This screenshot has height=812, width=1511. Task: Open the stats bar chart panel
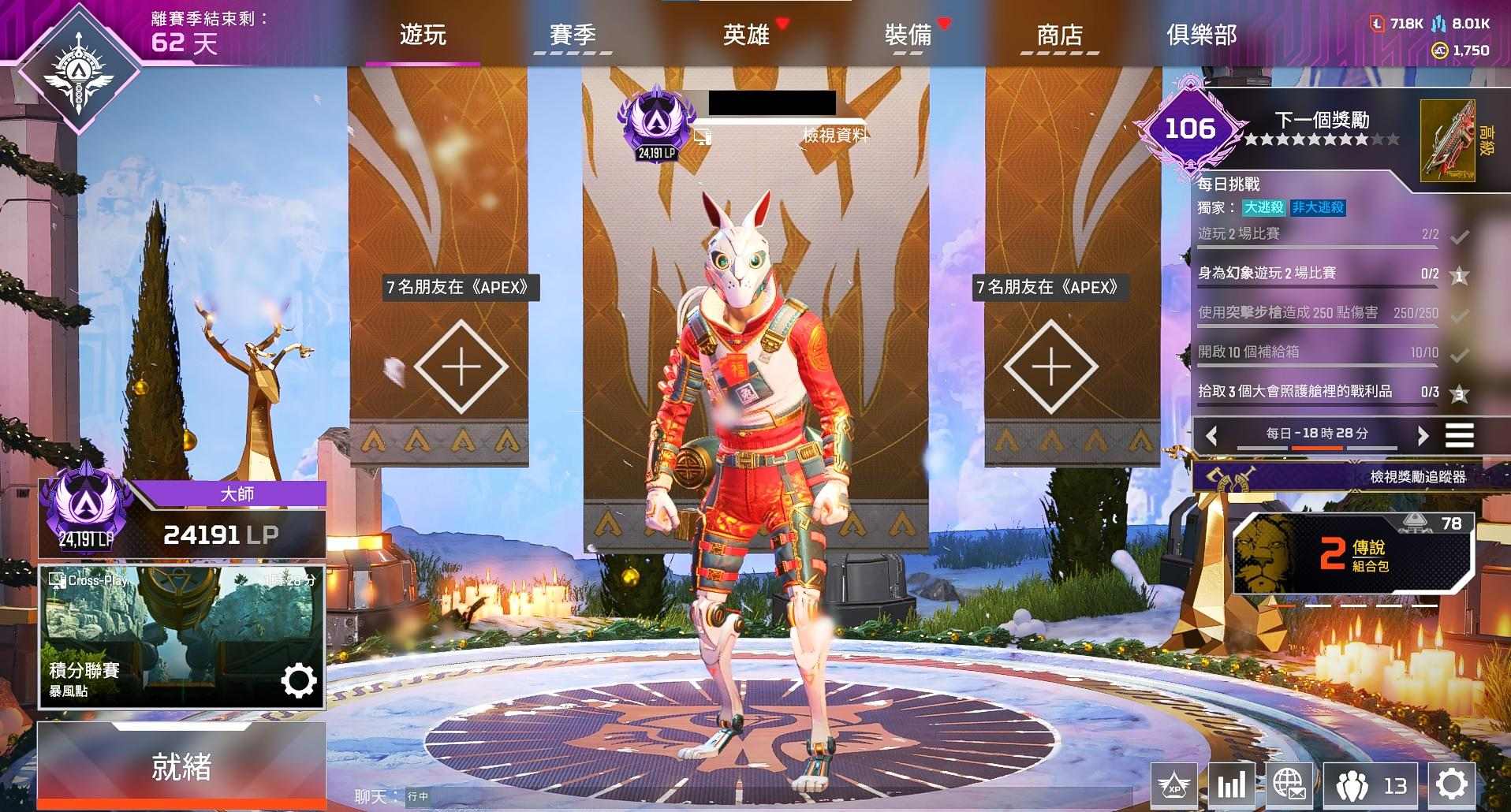1232,785
